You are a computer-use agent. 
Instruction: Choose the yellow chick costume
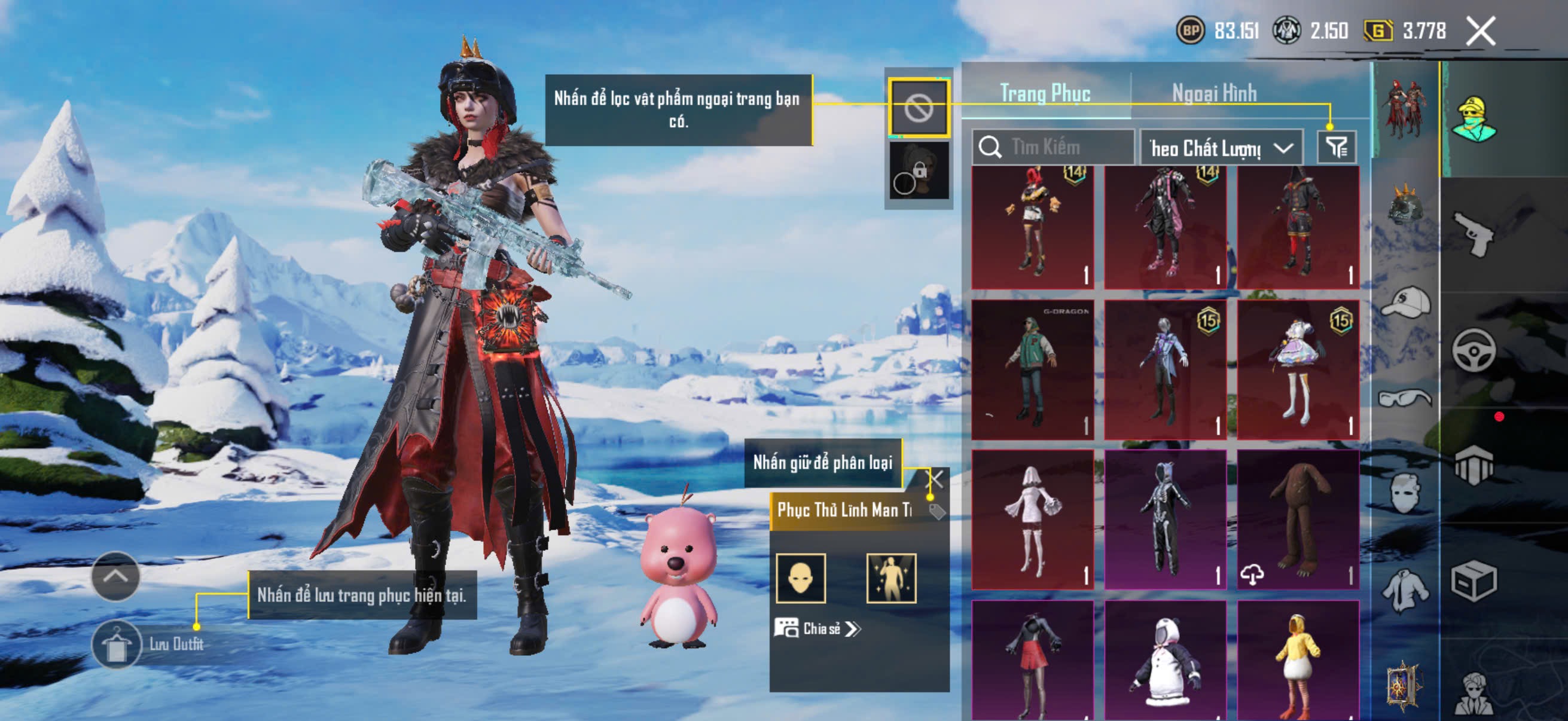(x=1298, y=660)
